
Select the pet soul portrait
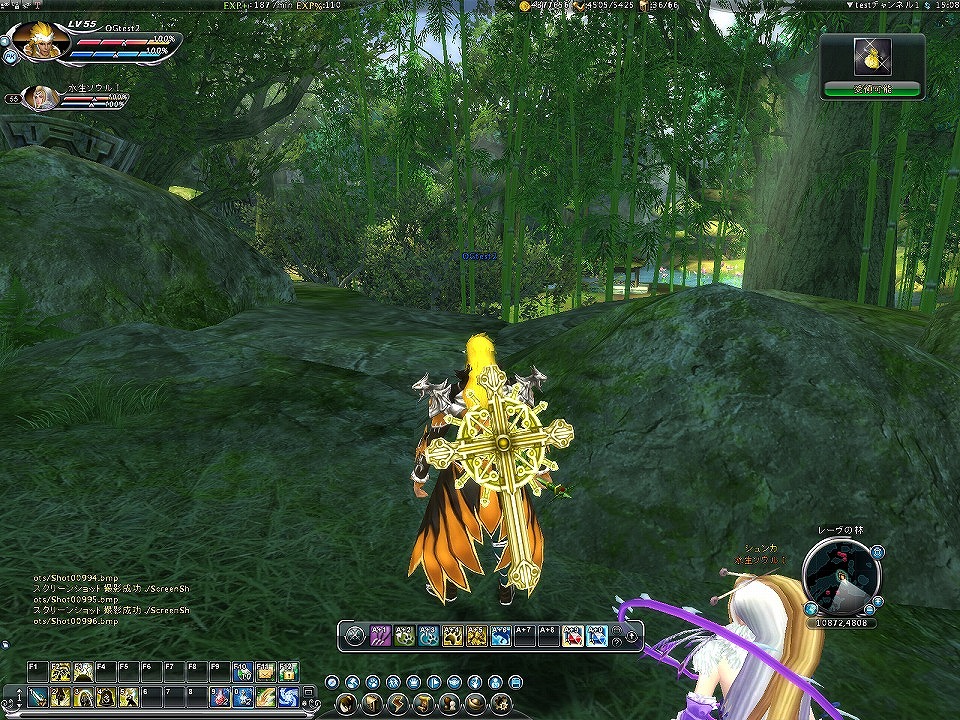(40, 97)
